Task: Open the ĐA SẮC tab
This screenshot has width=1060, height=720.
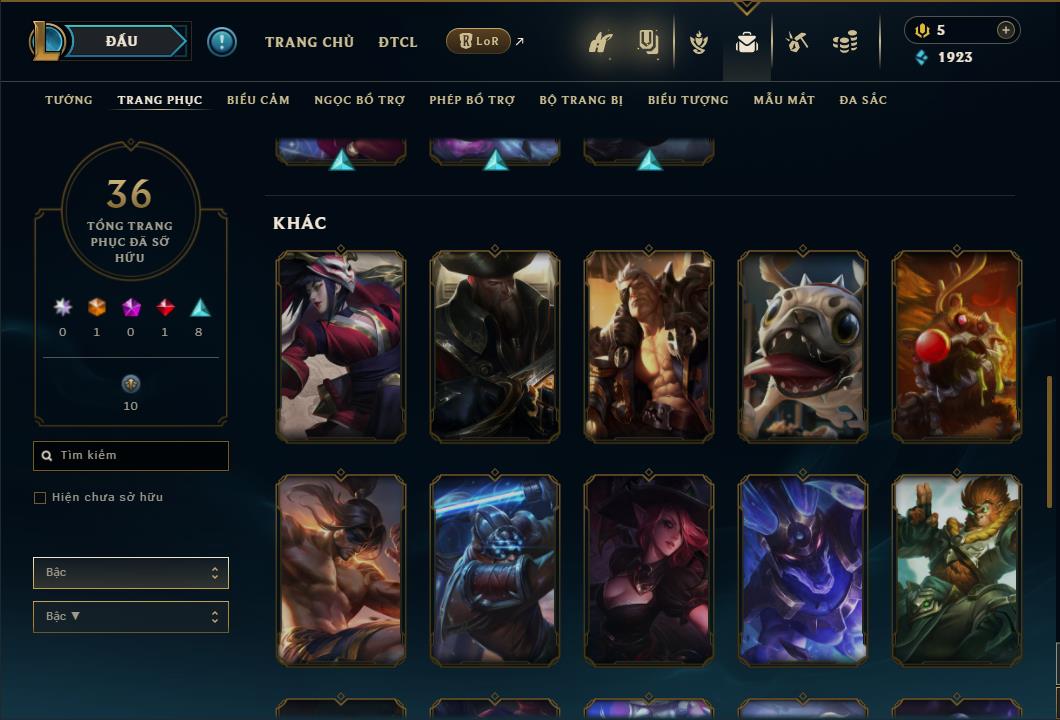Action: pyautogui.click(x=863, y=100)
